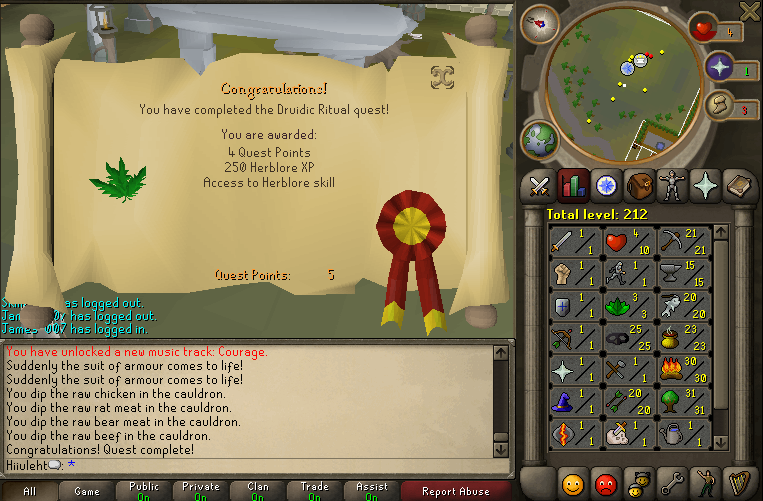This screenshot has height=501, width=763.
Task: Toggle the Public chat filter
Action: point(144,490)
